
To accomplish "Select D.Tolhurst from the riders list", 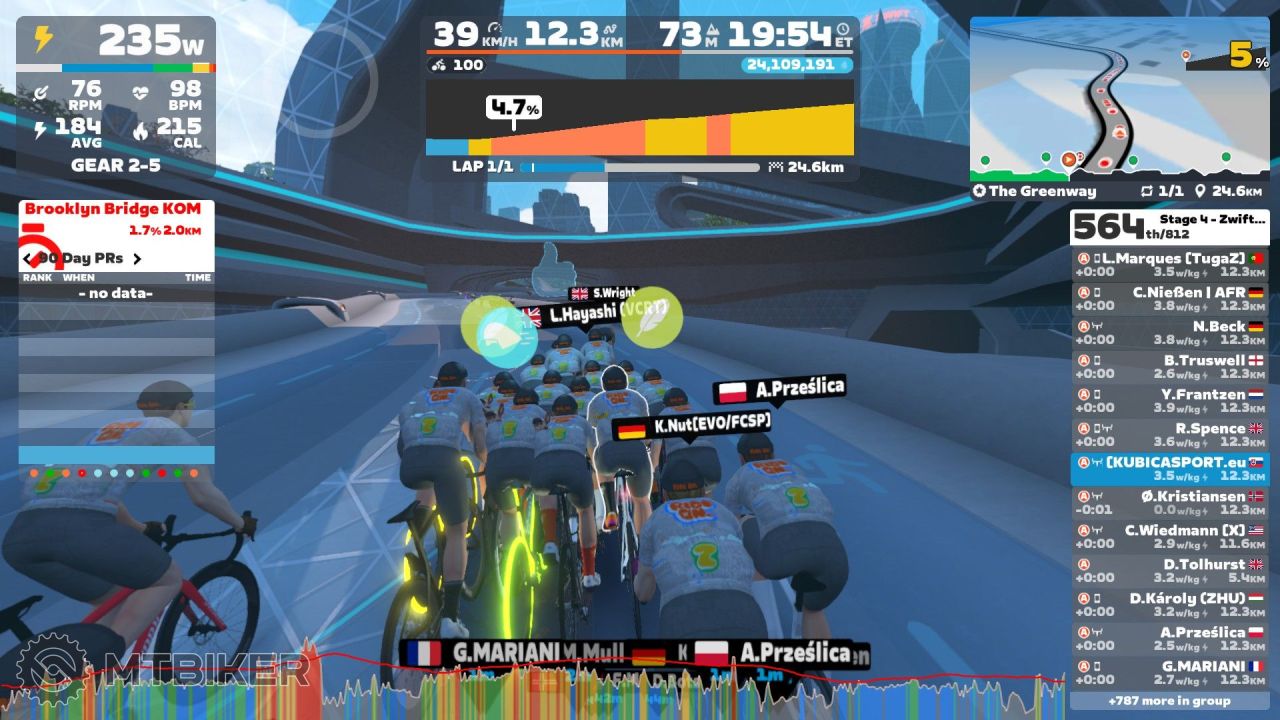I will point(1169,571).
